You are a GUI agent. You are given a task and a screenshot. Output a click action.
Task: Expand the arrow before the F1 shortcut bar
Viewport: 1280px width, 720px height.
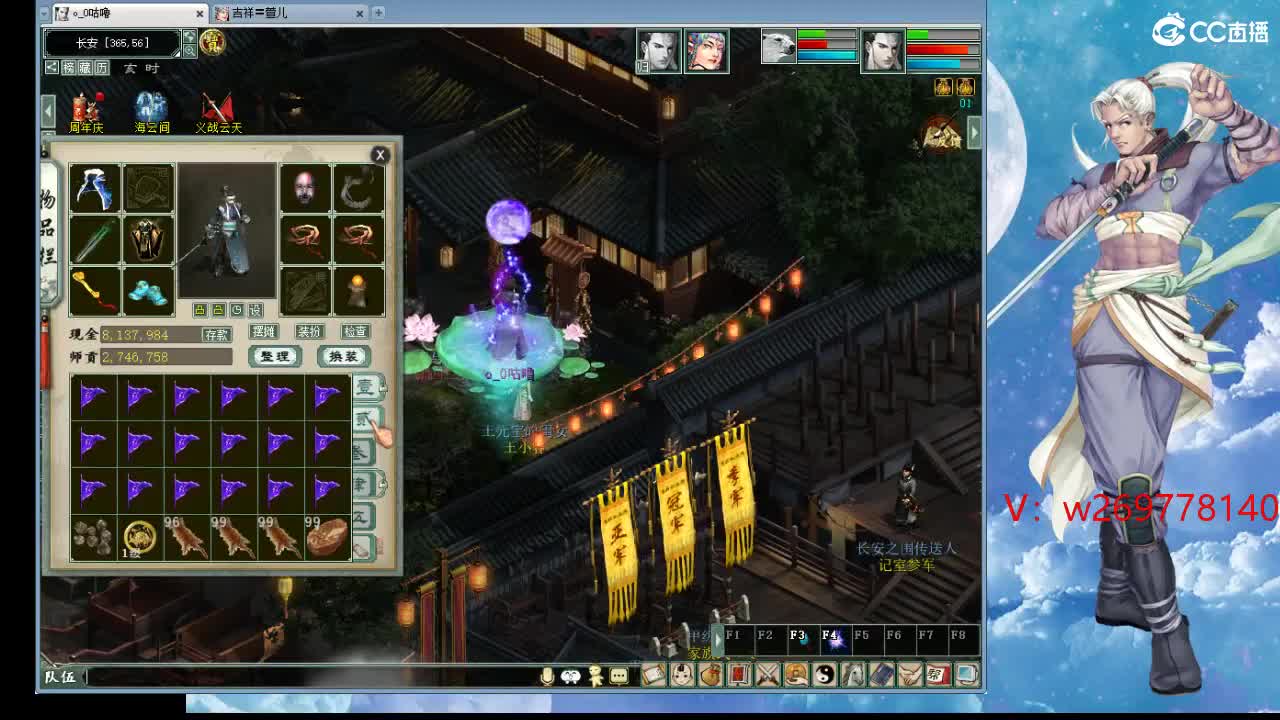tap(718, 640)
